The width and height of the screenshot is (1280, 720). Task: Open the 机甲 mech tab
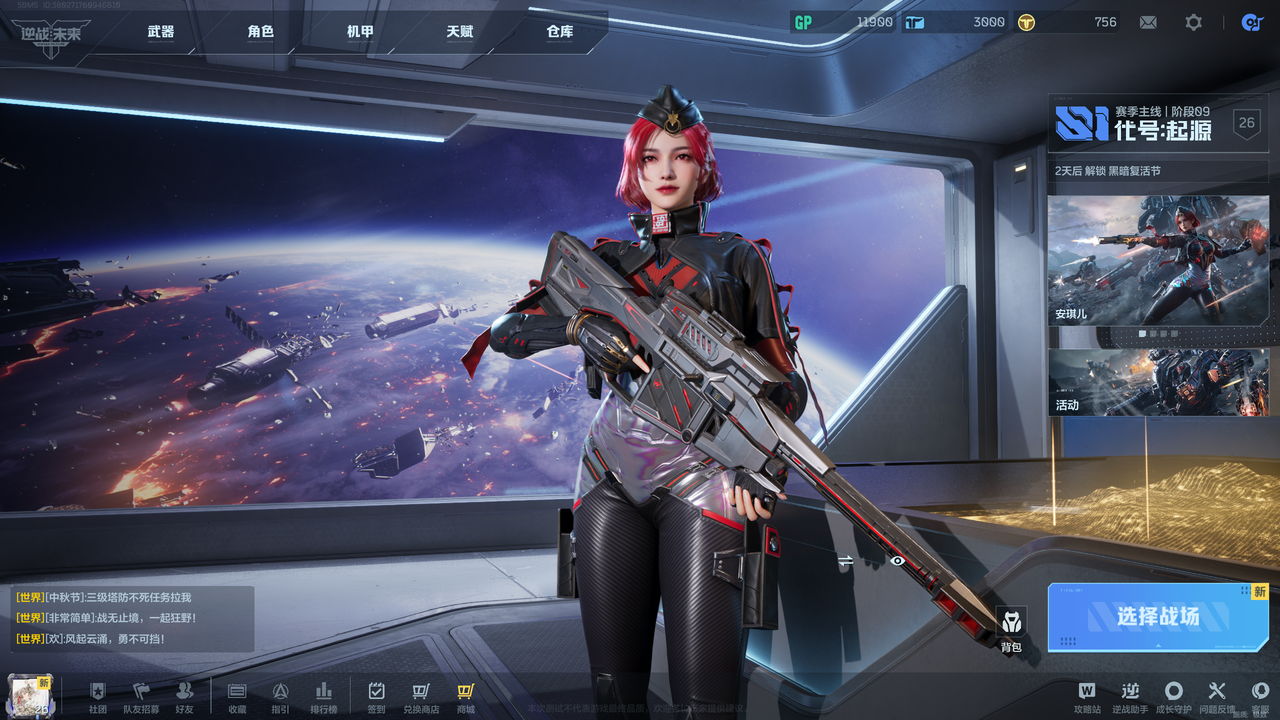pos(360,32)
